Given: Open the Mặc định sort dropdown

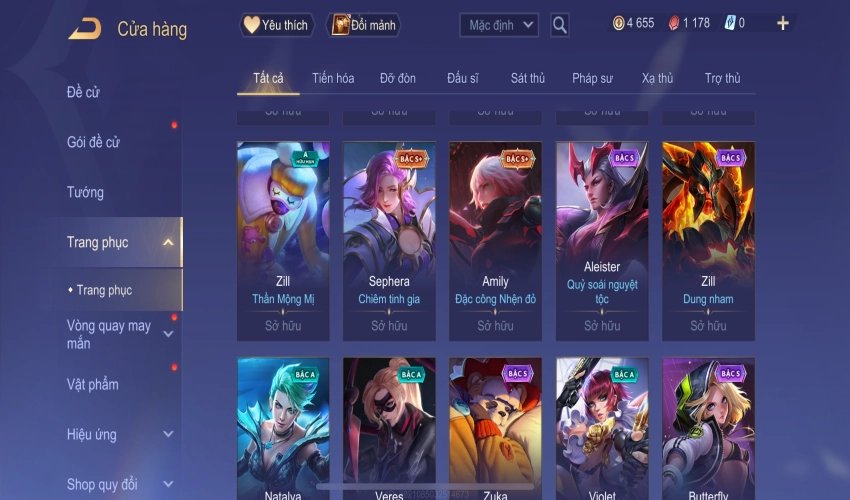Looking at the screenshot, I should 499,24.
